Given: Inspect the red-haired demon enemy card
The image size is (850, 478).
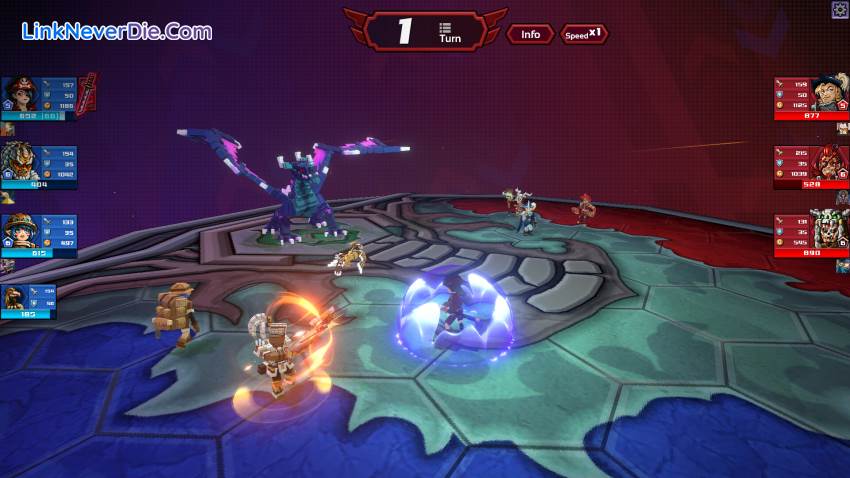Looking at the screenshot, I should [x=811, y=167].
